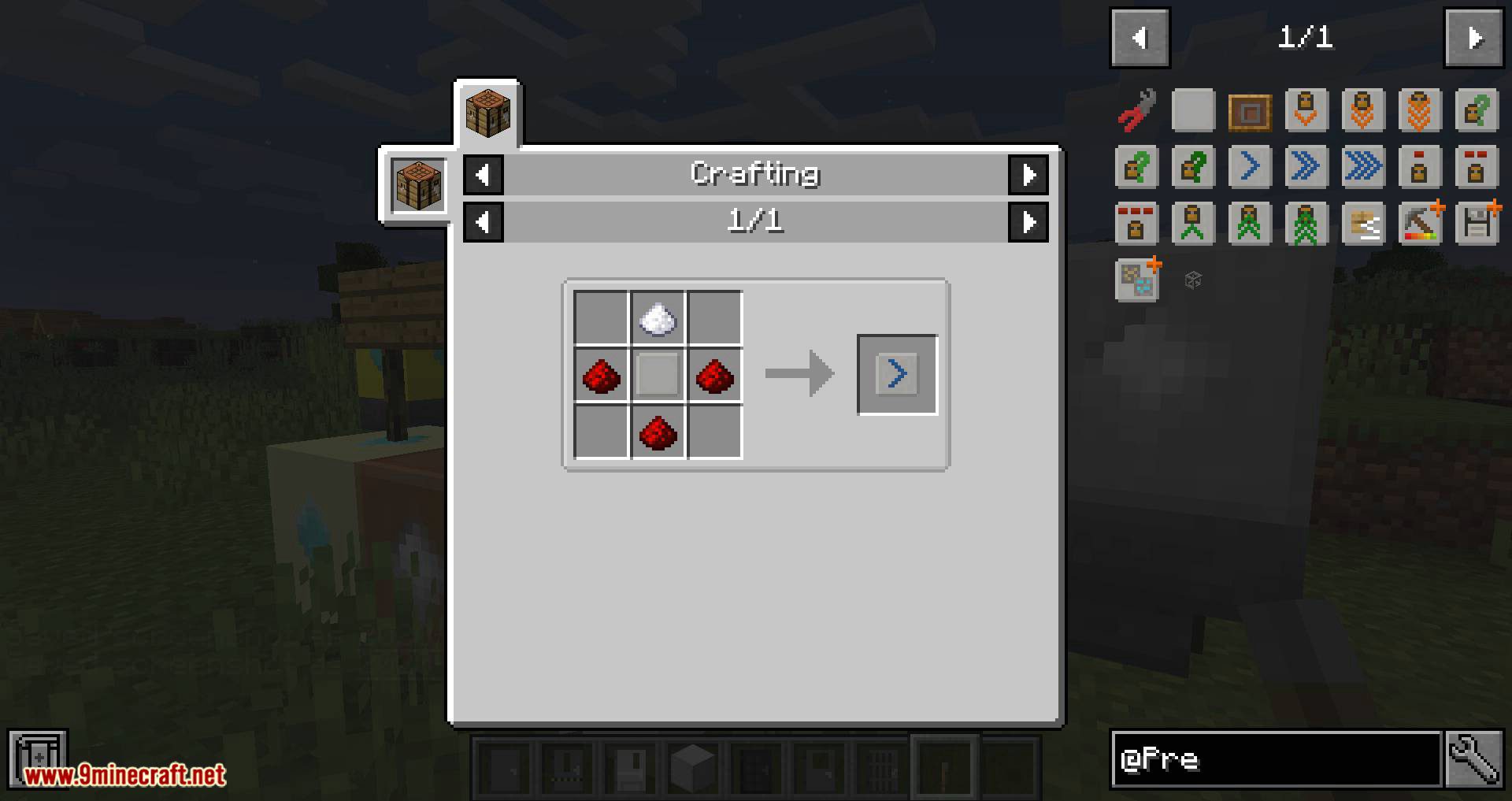
Task: Click the single blue chevron transfer icon
Action: [x=1250, y=166]
